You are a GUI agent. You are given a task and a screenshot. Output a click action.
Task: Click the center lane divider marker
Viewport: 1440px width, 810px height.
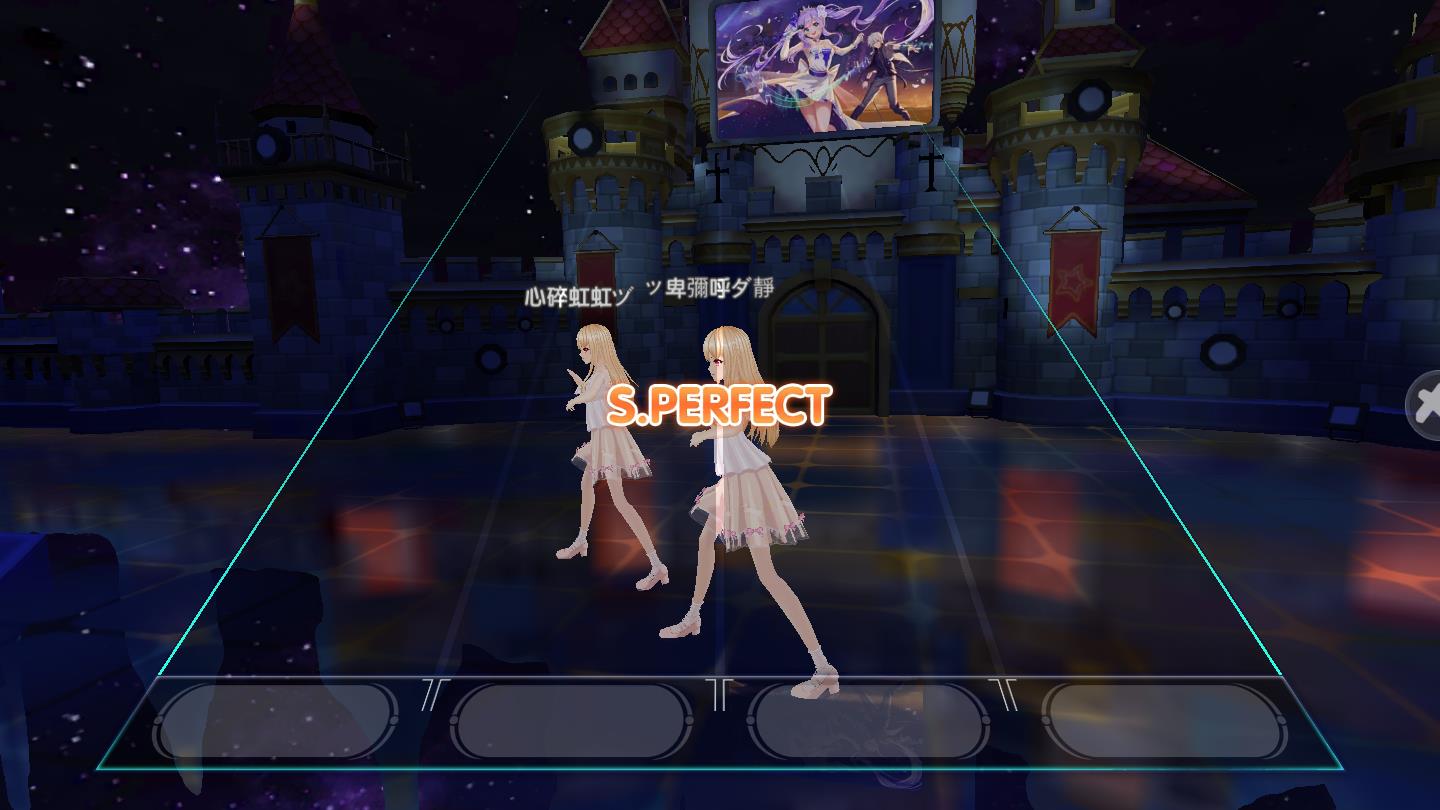point(719,692)
